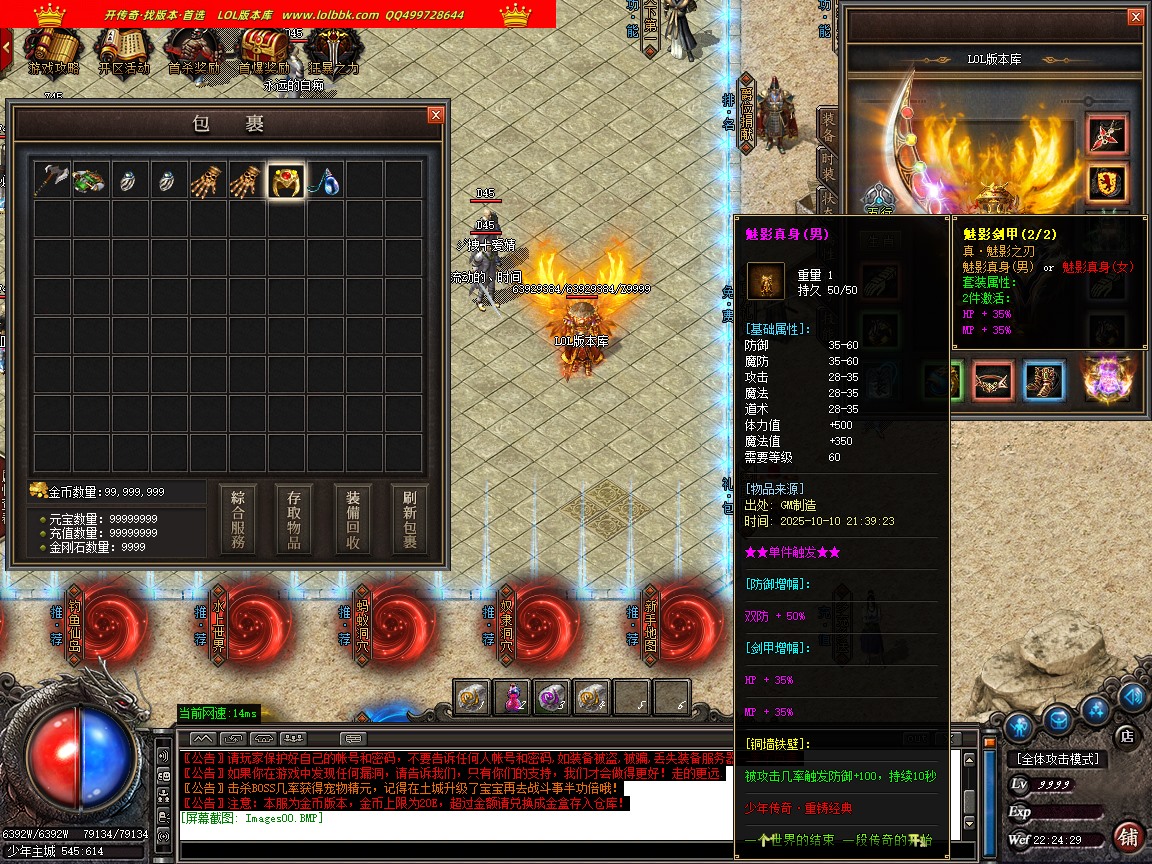The image size is (1152, 864).
Task: Select the highlighted red-gem helmet item
Action: (x=286, y=180)
